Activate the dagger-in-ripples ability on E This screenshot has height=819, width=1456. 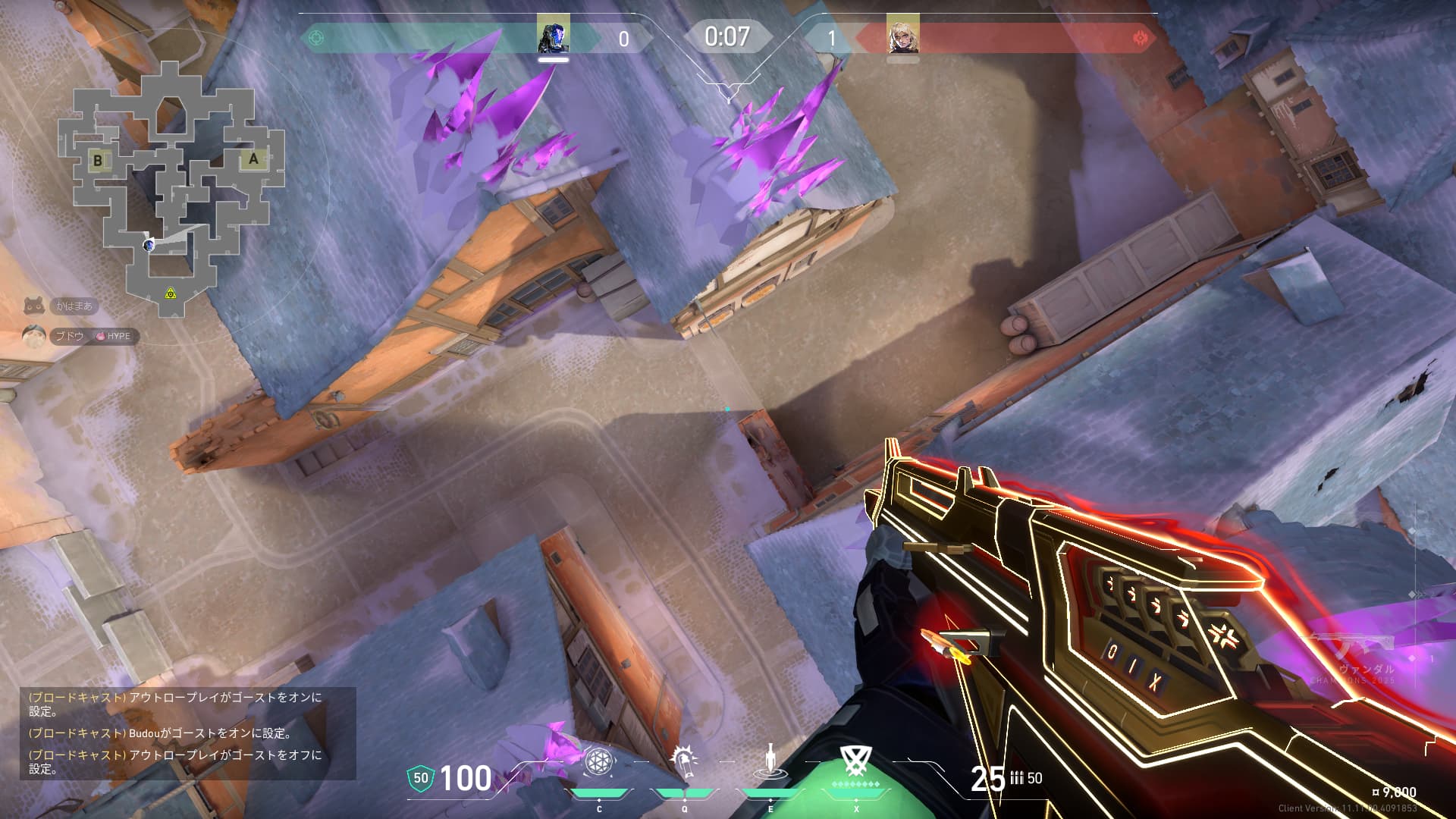pyautogui.click(x=770, y=762)
